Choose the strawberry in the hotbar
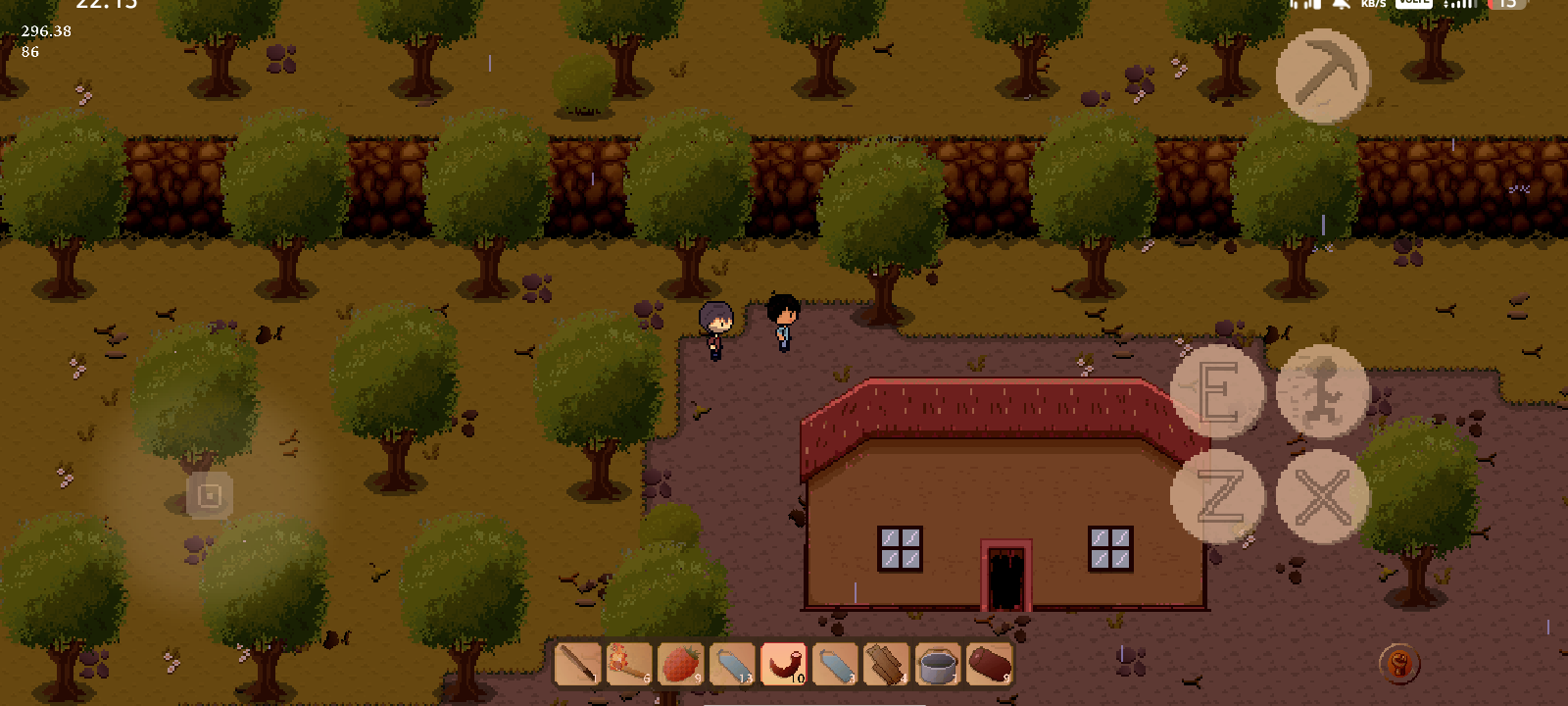The height and width of the screenshot is (706, 1568). point(681,664)
